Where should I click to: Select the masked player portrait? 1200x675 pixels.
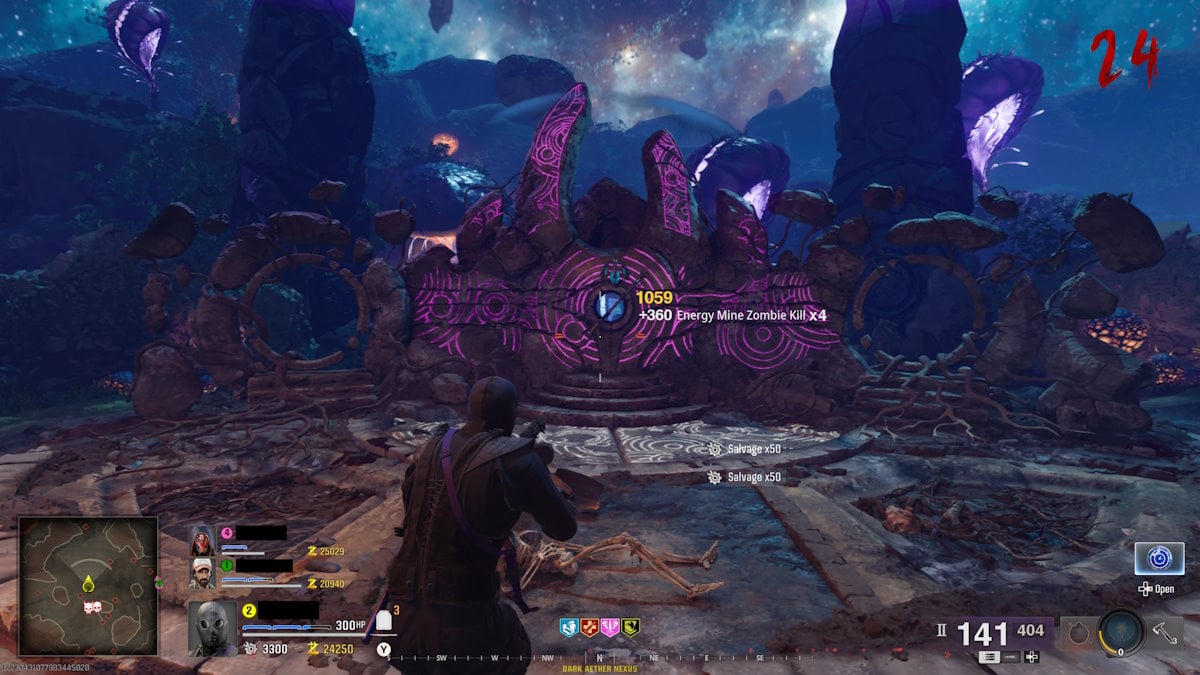212,629
